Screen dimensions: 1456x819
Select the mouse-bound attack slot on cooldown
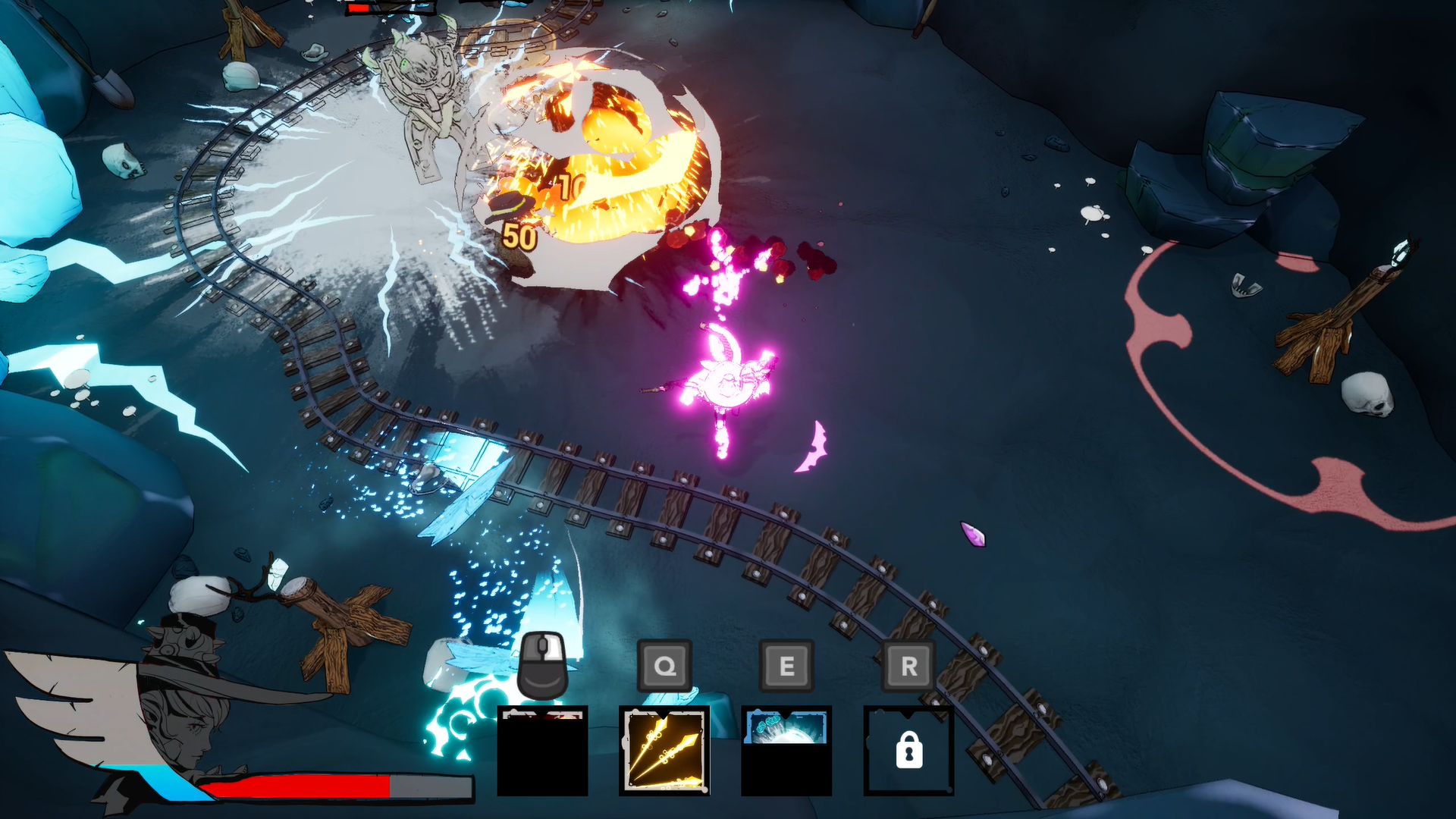pyautogui.click(x=542, y=750)
